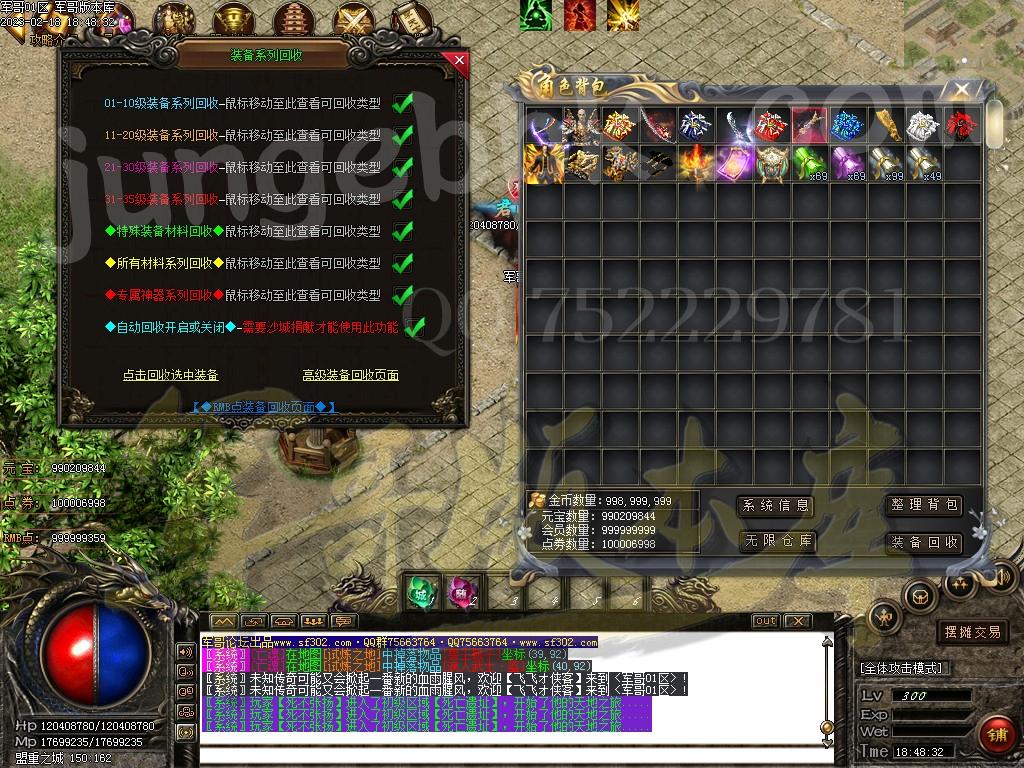Open the 高级装备回收页面 link
Screen dimensions: 1024x768
[350, 375]
